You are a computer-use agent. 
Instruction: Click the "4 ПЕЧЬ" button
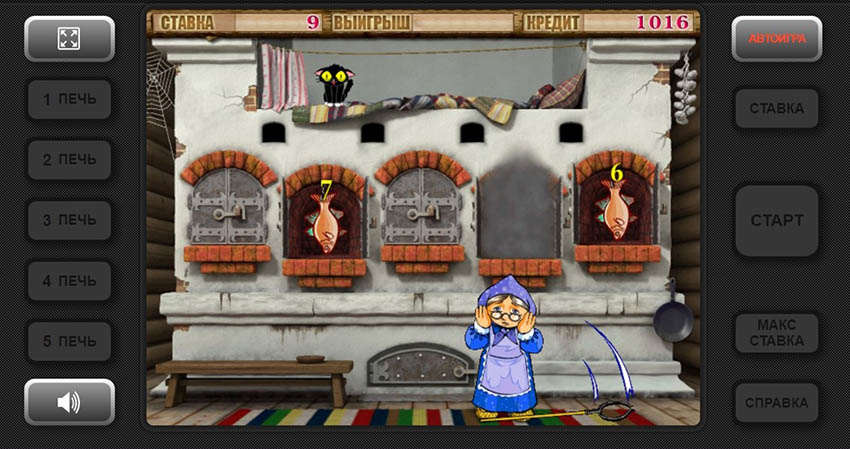(x=69, y=281)
